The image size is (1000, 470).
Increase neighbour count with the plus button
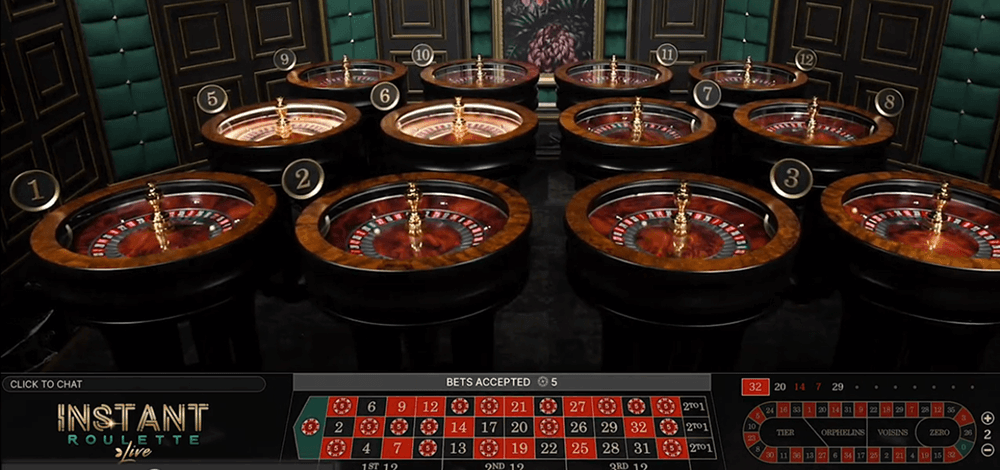(988, 416)
